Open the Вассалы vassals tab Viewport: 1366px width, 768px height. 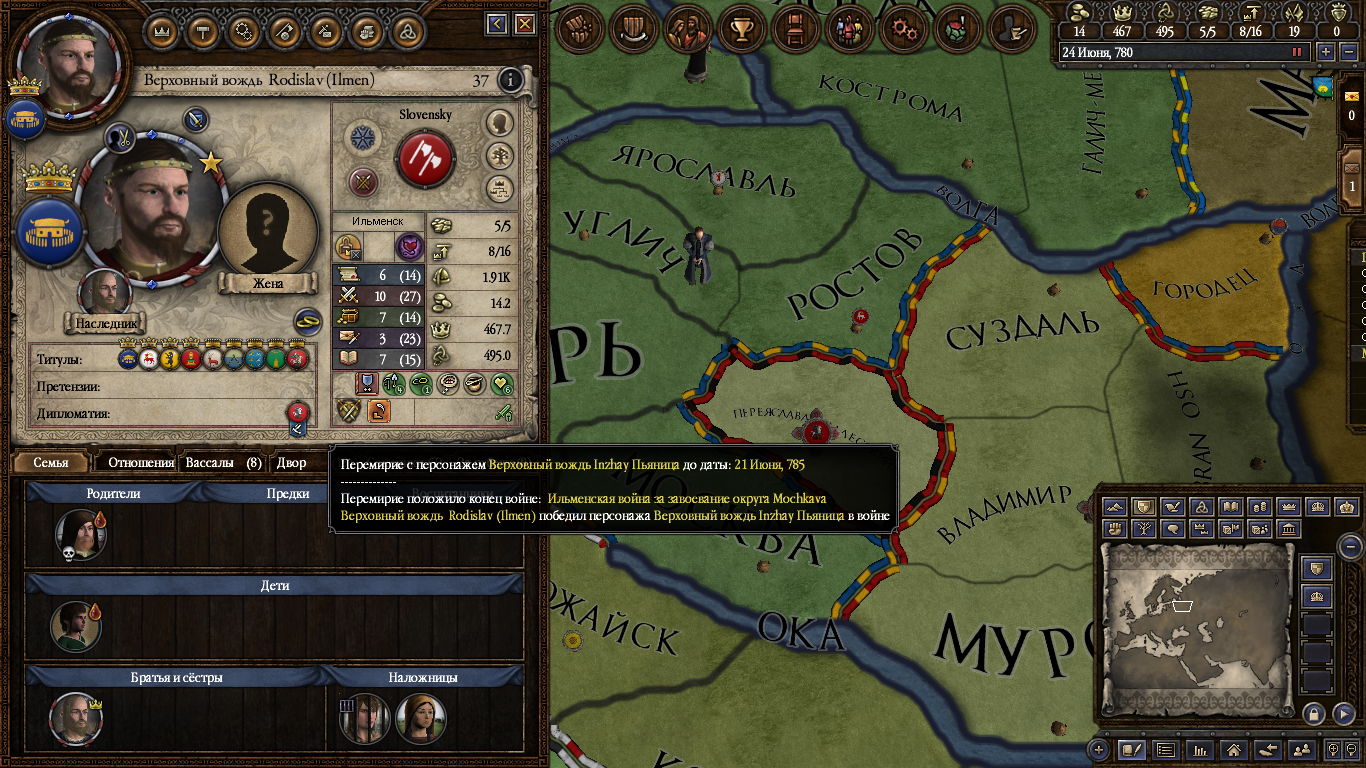click(223, 463)
